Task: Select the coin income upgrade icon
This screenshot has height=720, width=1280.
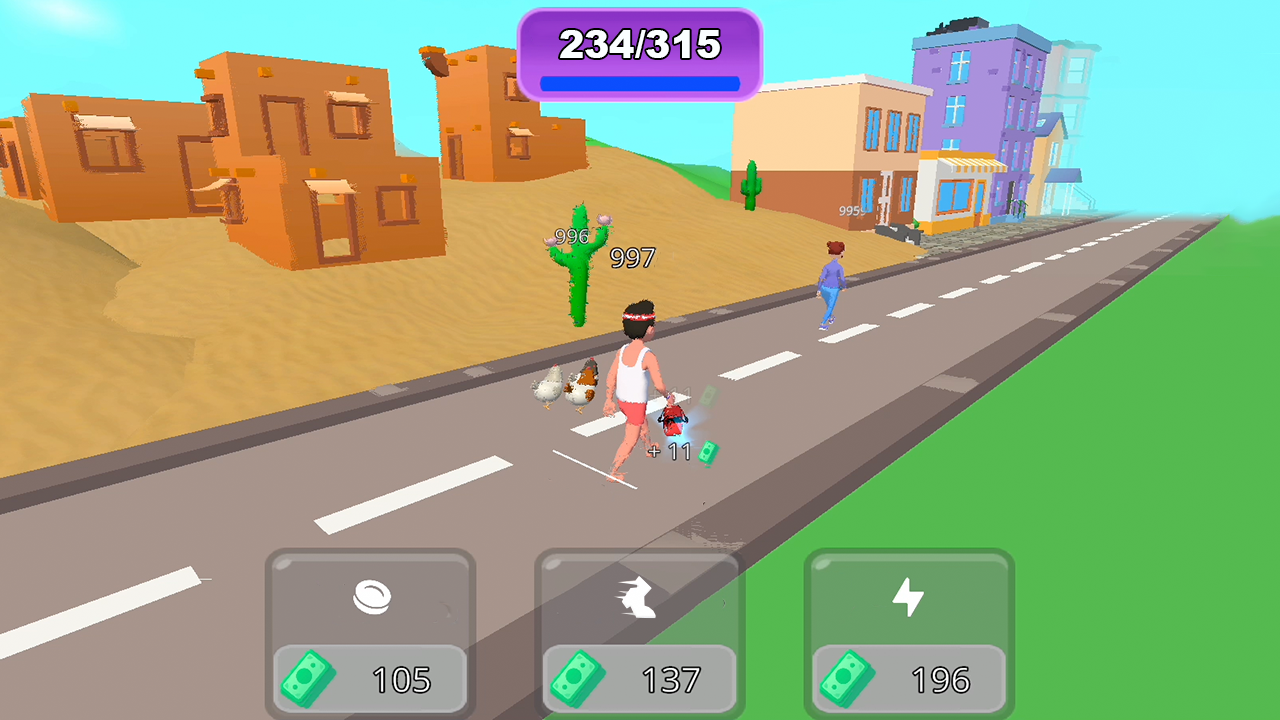Action: coord(372,597)
